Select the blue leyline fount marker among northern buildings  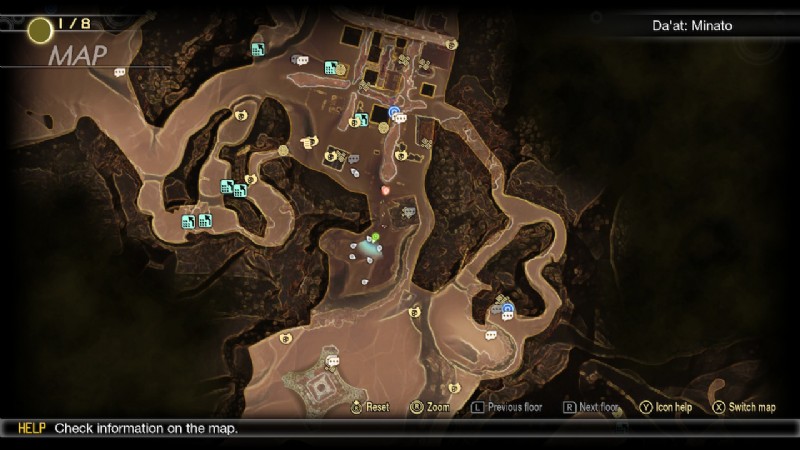pyautogui.click(x=395, y=111)
